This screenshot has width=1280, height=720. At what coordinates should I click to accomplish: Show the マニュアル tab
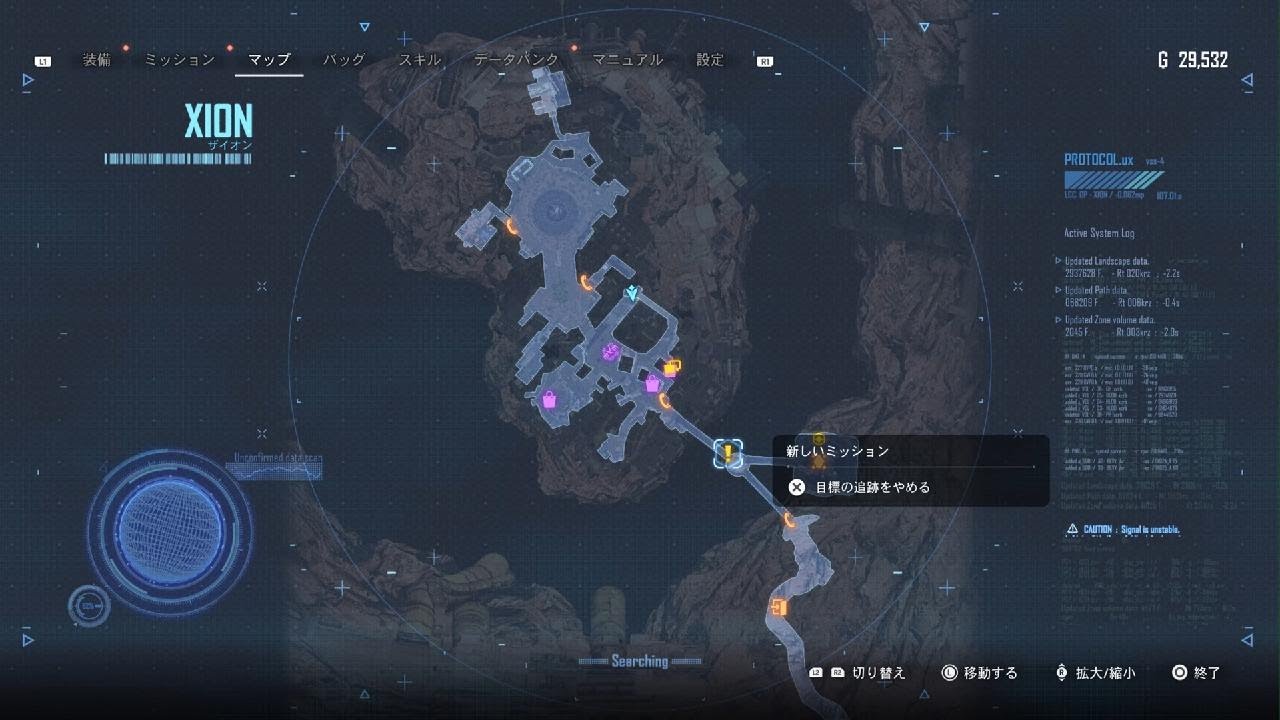point(627,60)
